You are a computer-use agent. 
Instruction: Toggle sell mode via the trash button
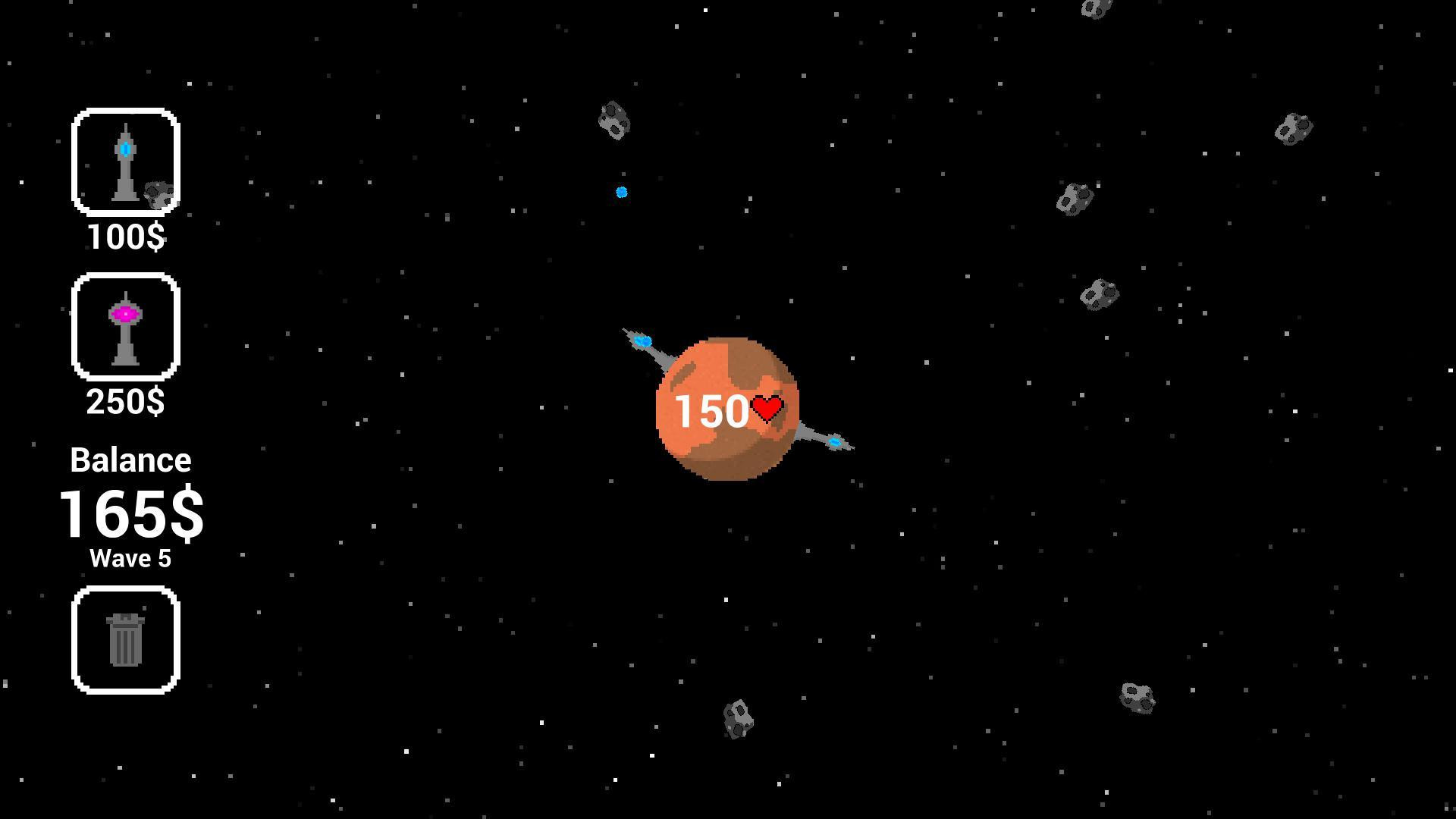[x=125, y=639]
